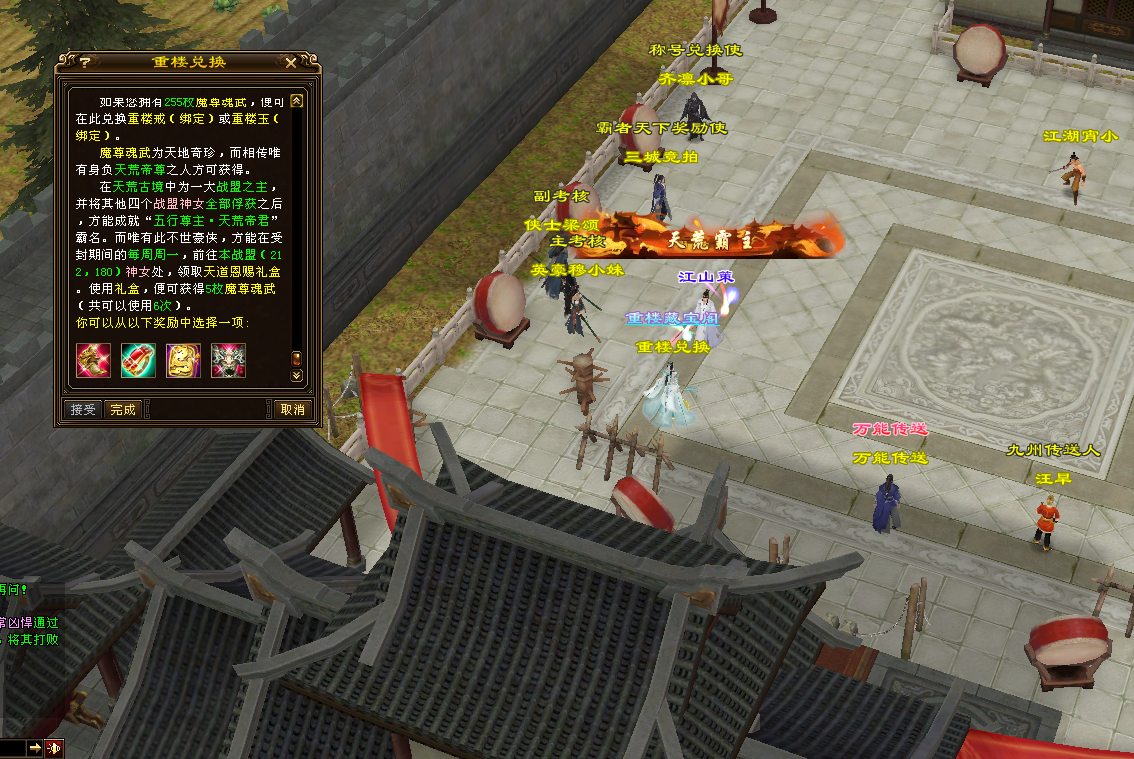Focus the chat input box
Image resolution: width=1134 pixels, height=759 pixels.
[12, 747]
